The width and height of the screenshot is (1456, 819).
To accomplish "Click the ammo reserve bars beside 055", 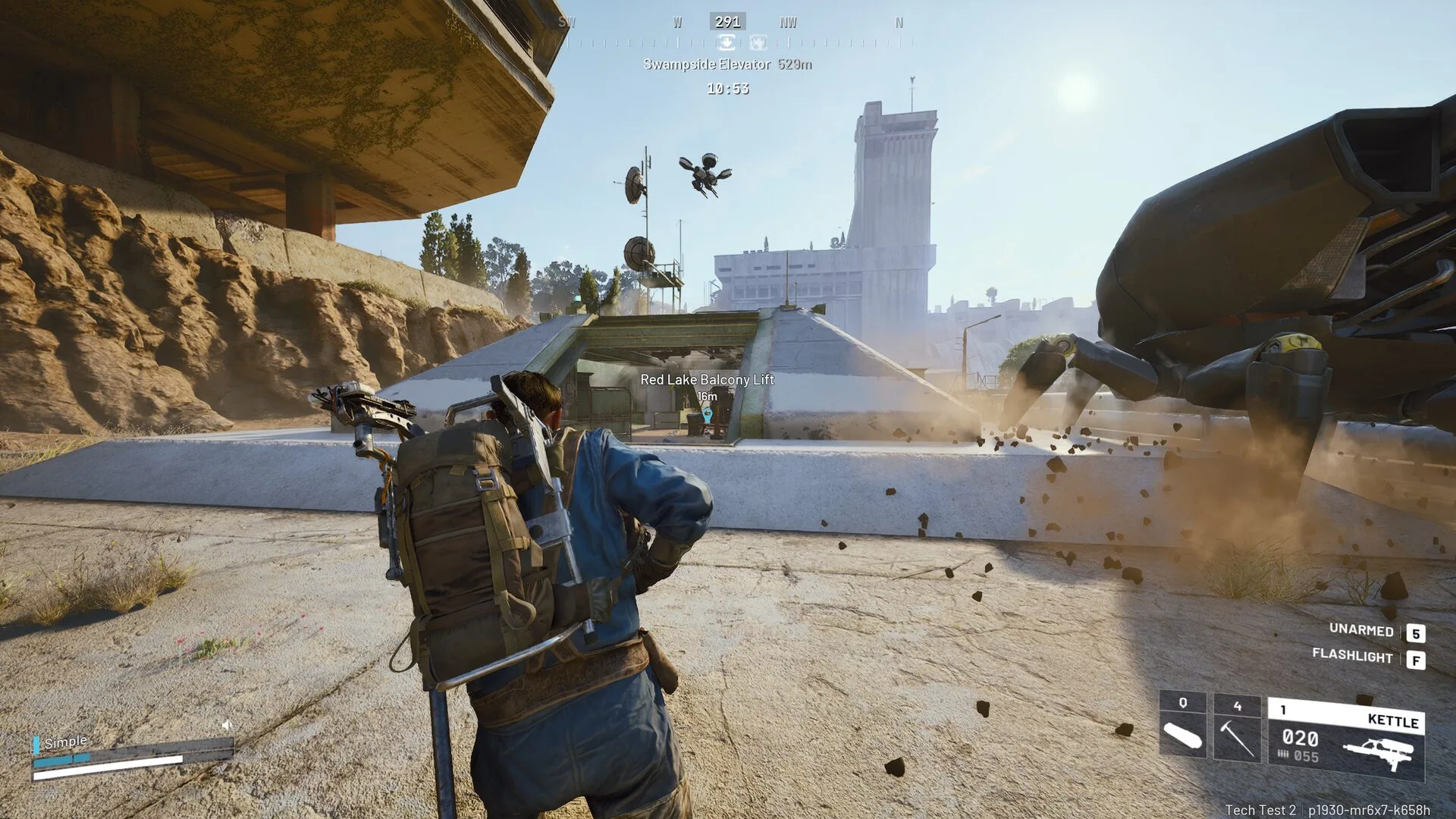I will [x=1284, y=758].
